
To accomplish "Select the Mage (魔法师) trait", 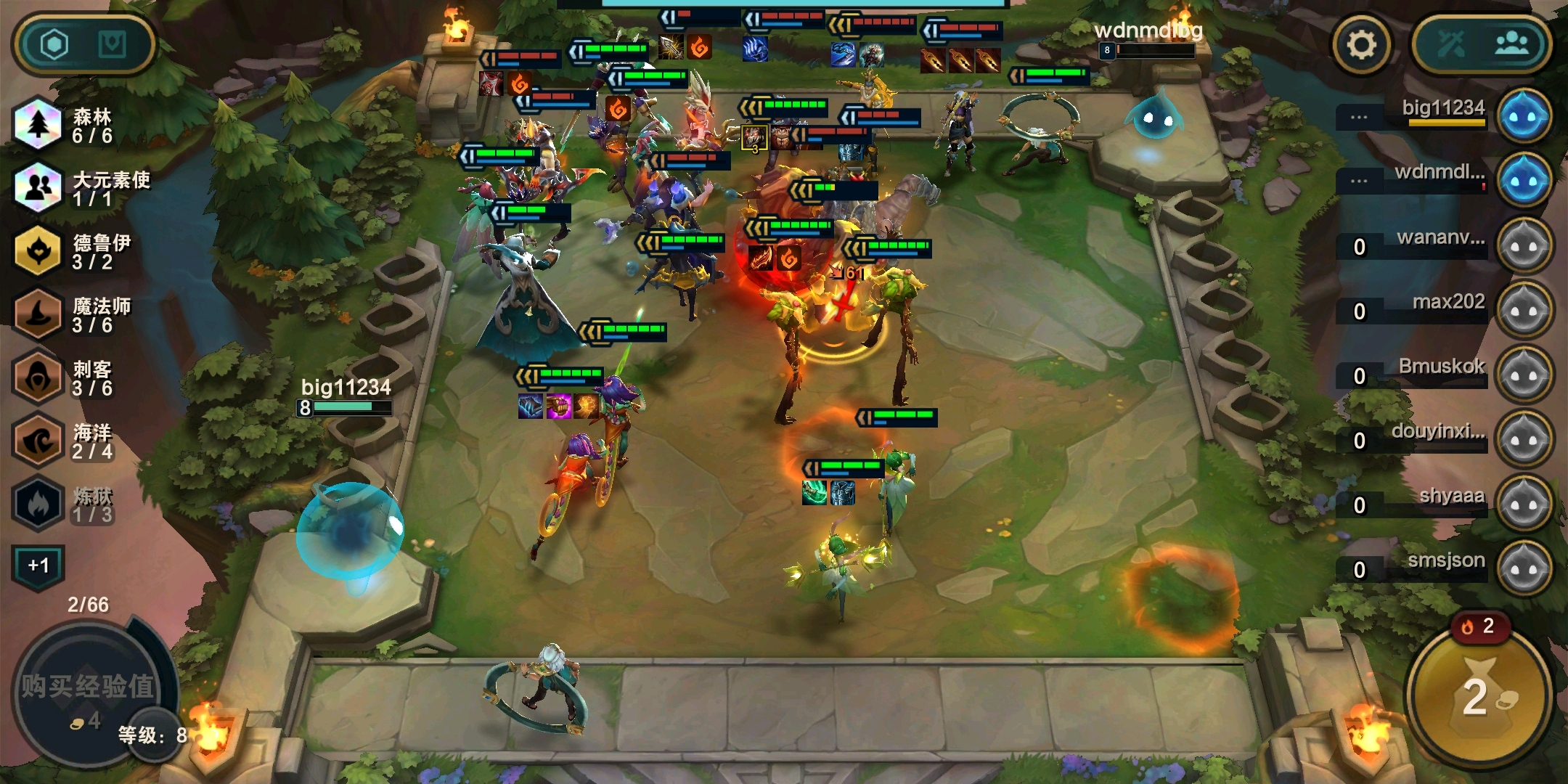I will (73, 315).
